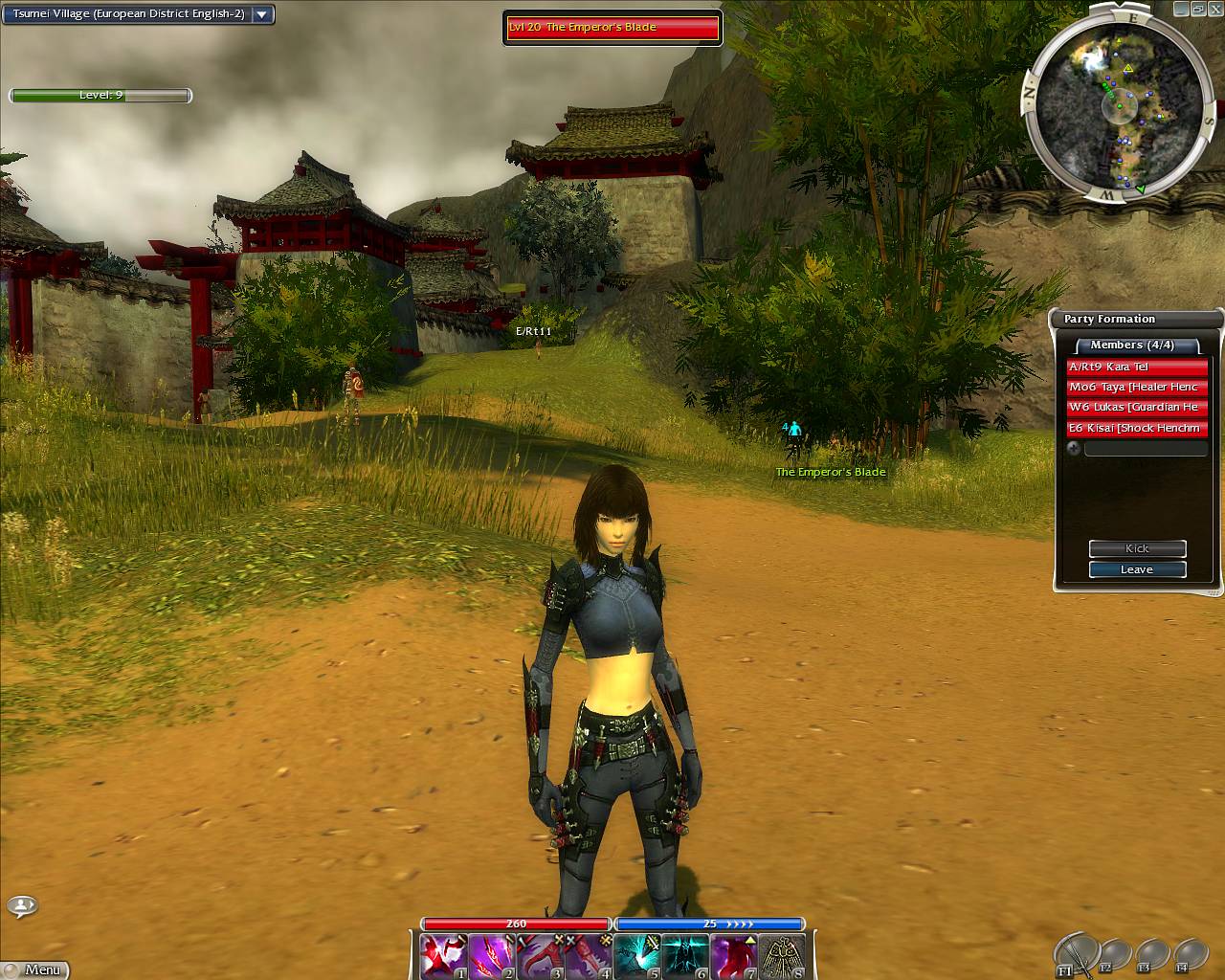Minimize the game window
Screen dimensions: 1225x980
click(x=1181, y=9)
